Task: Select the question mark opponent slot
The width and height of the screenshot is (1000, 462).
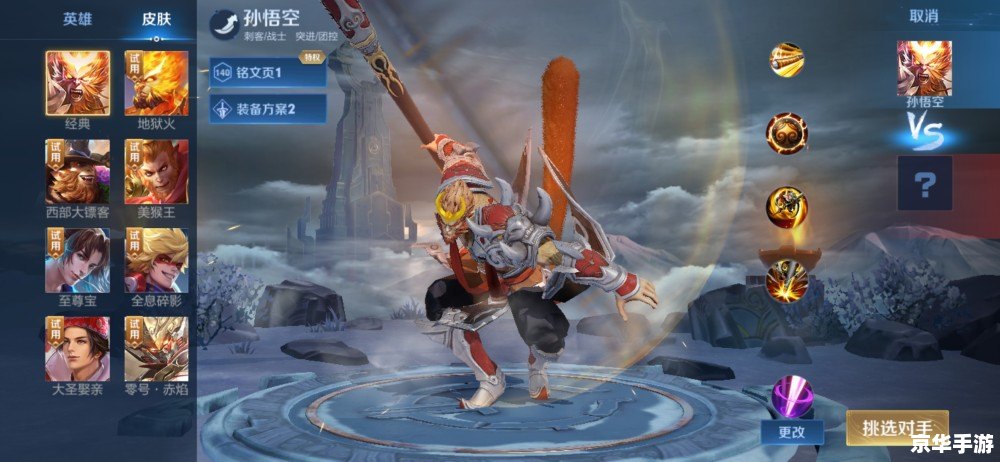Action: 924,185
